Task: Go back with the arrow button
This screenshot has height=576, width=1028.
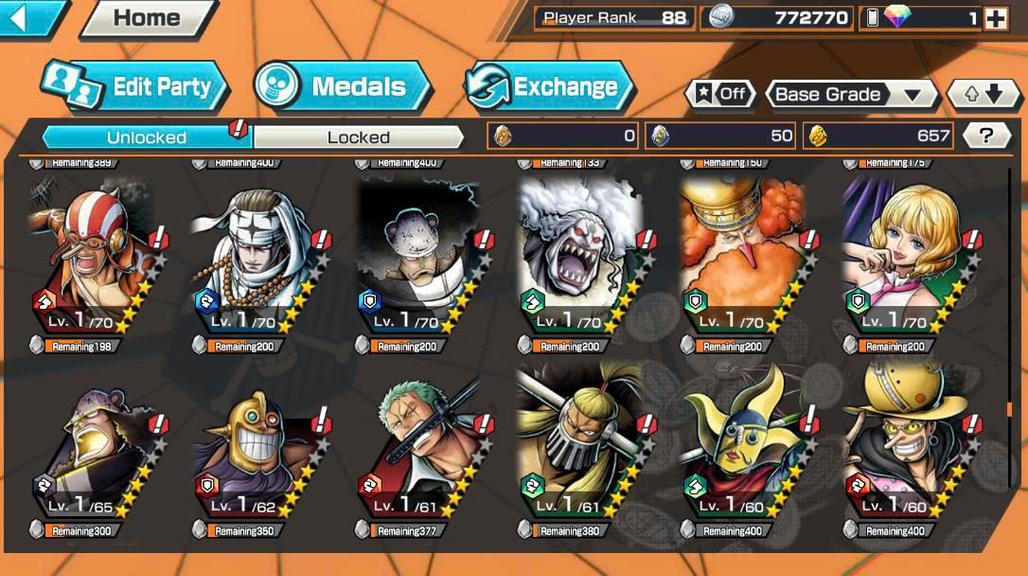Action: click(x=30, y=17)
